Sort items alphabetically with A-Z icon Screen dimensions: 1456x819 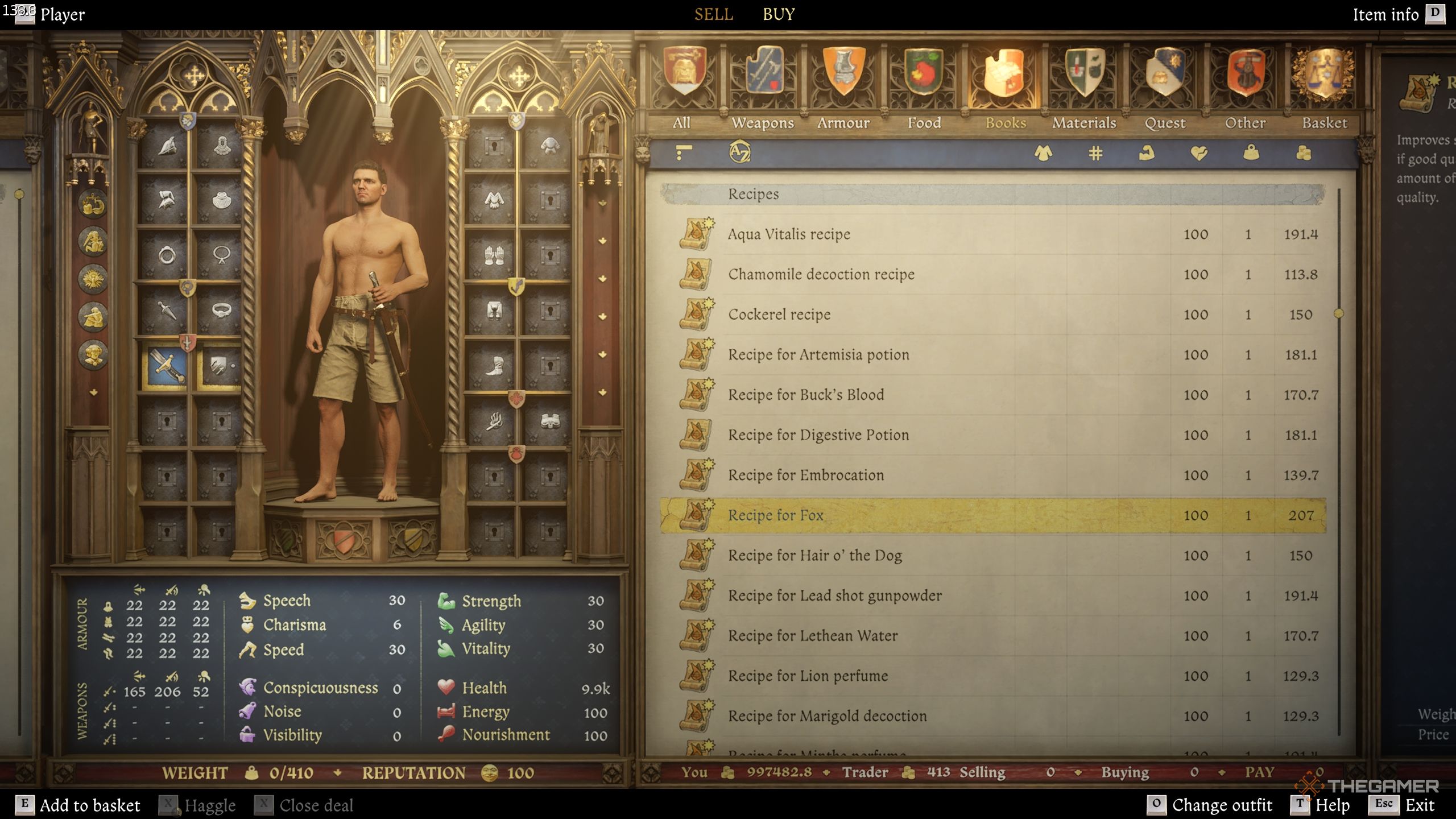[x=739, y=152]
